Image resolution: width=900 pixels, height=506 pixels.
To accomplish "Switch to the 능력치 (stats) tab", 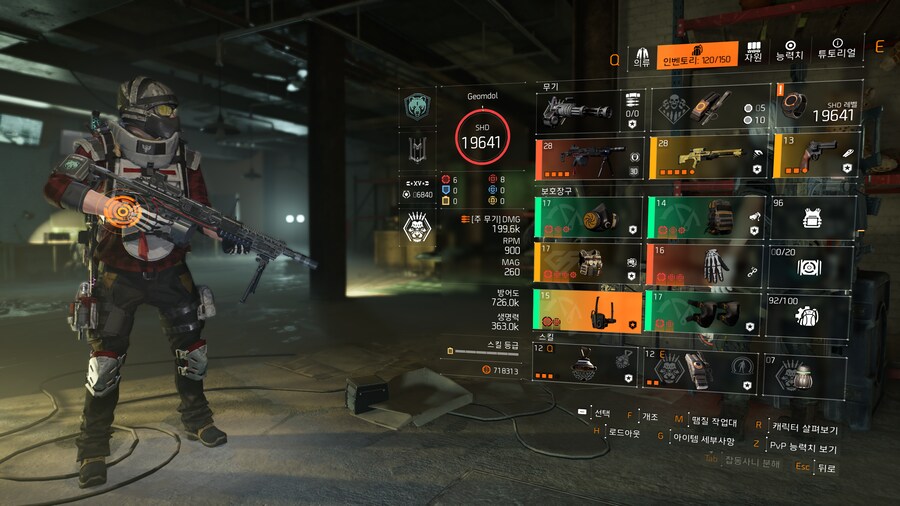I will click(790, 53).
